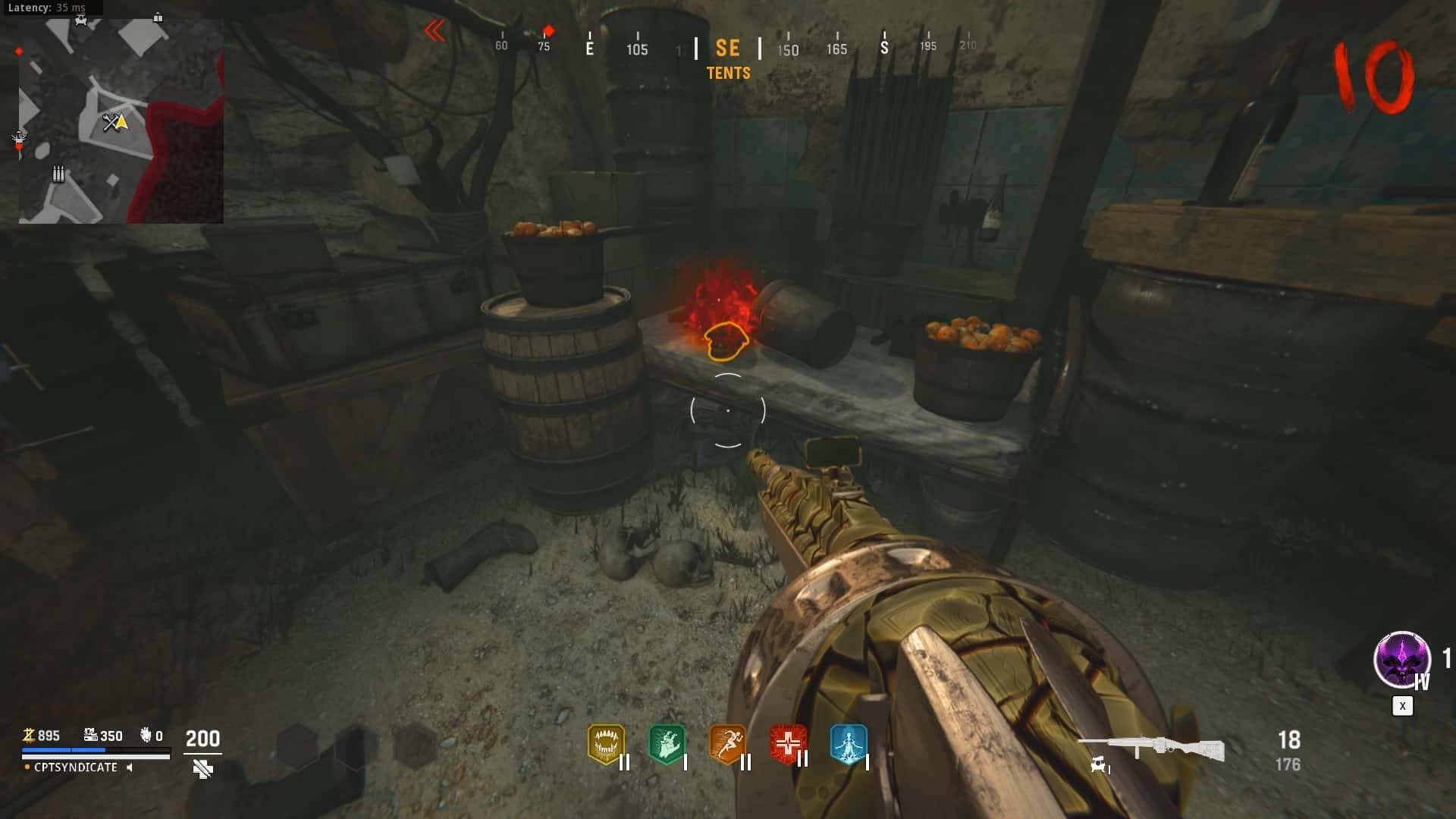Select the red diamond compass marker
The height and width of the screenshot is (819, 1456).
[548, 32]
